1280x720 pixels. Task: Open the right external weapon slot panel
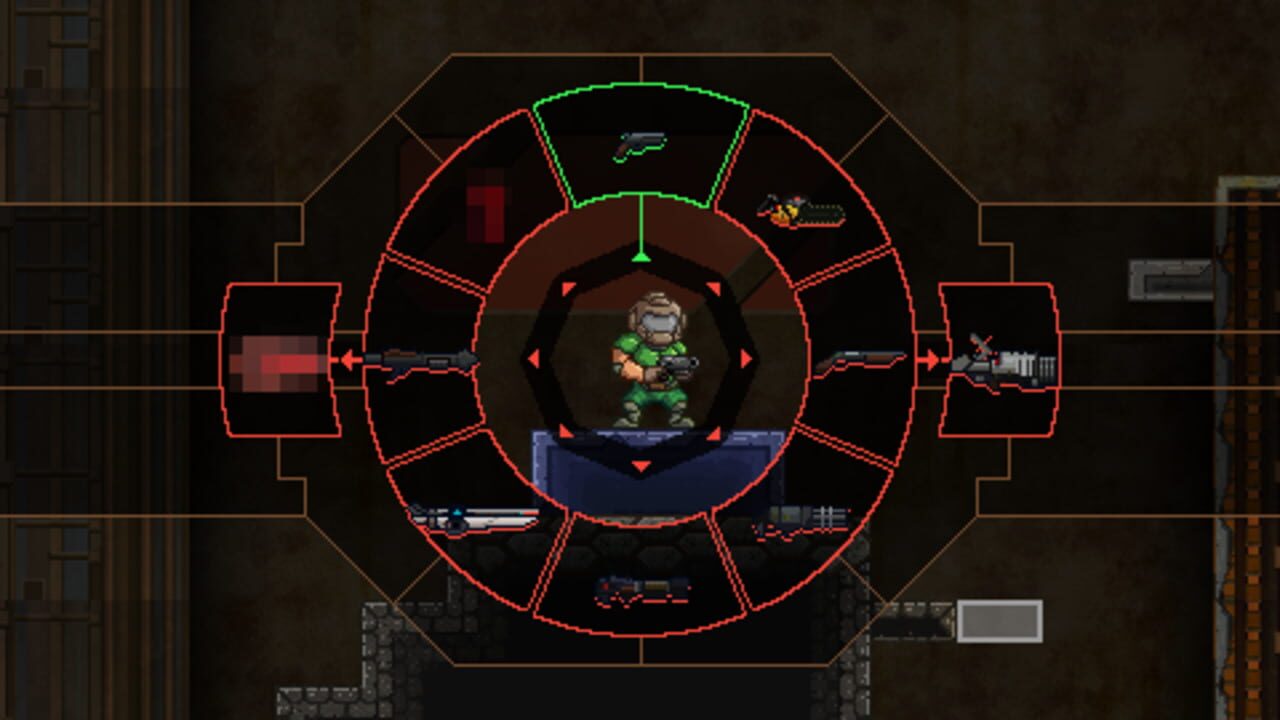click(x=998, y=362)
